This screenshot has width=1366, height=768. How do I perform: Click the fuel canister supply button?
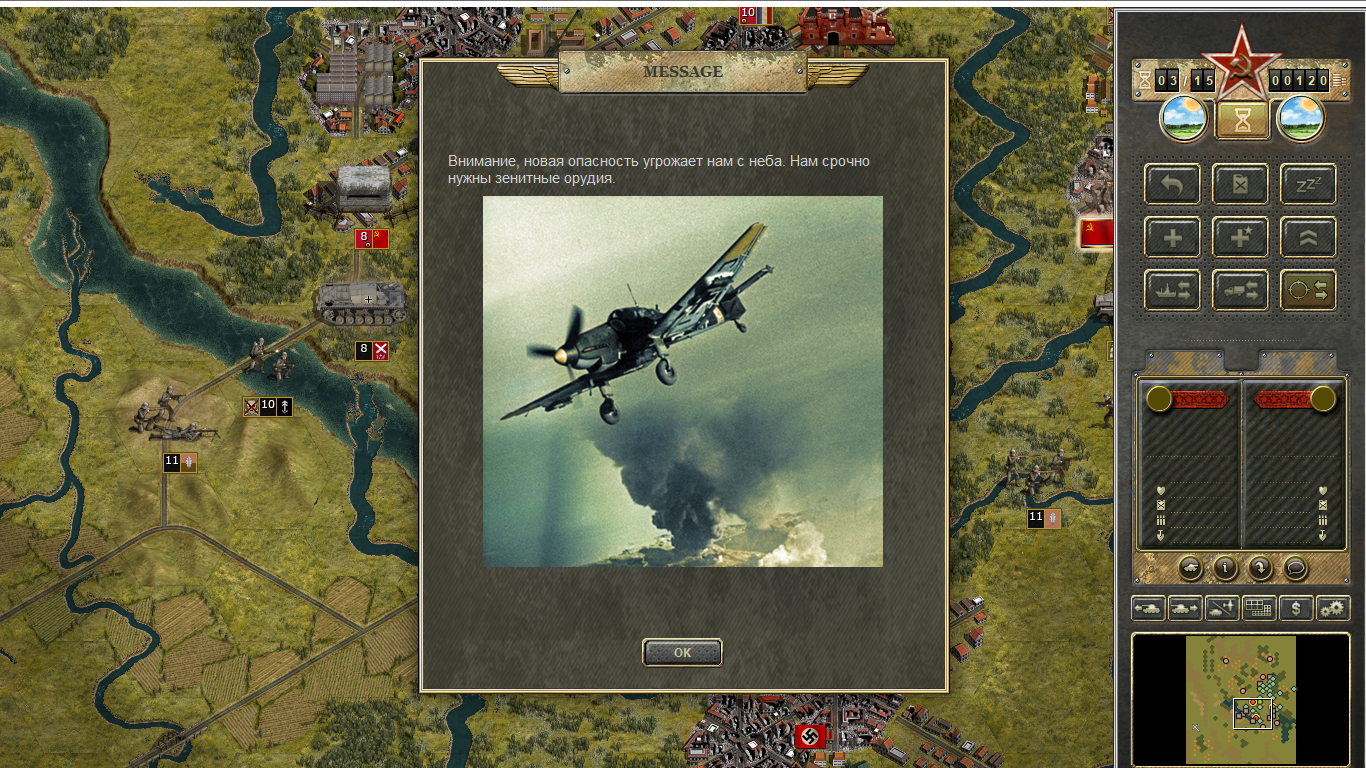[x=1240, y=185]
